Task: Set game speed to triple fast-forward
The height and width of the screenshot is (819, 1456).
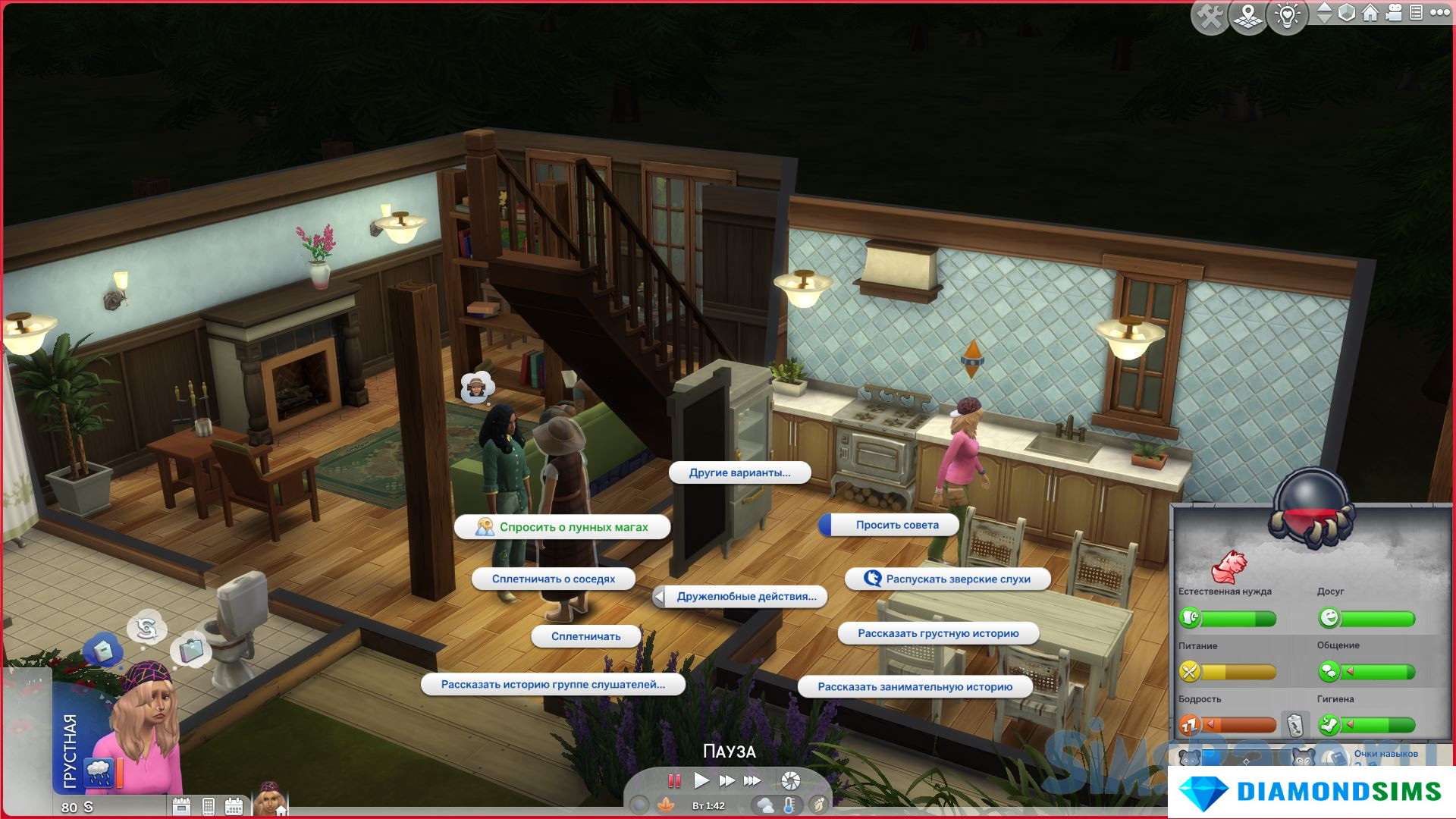Action: (x=752, y=780)
